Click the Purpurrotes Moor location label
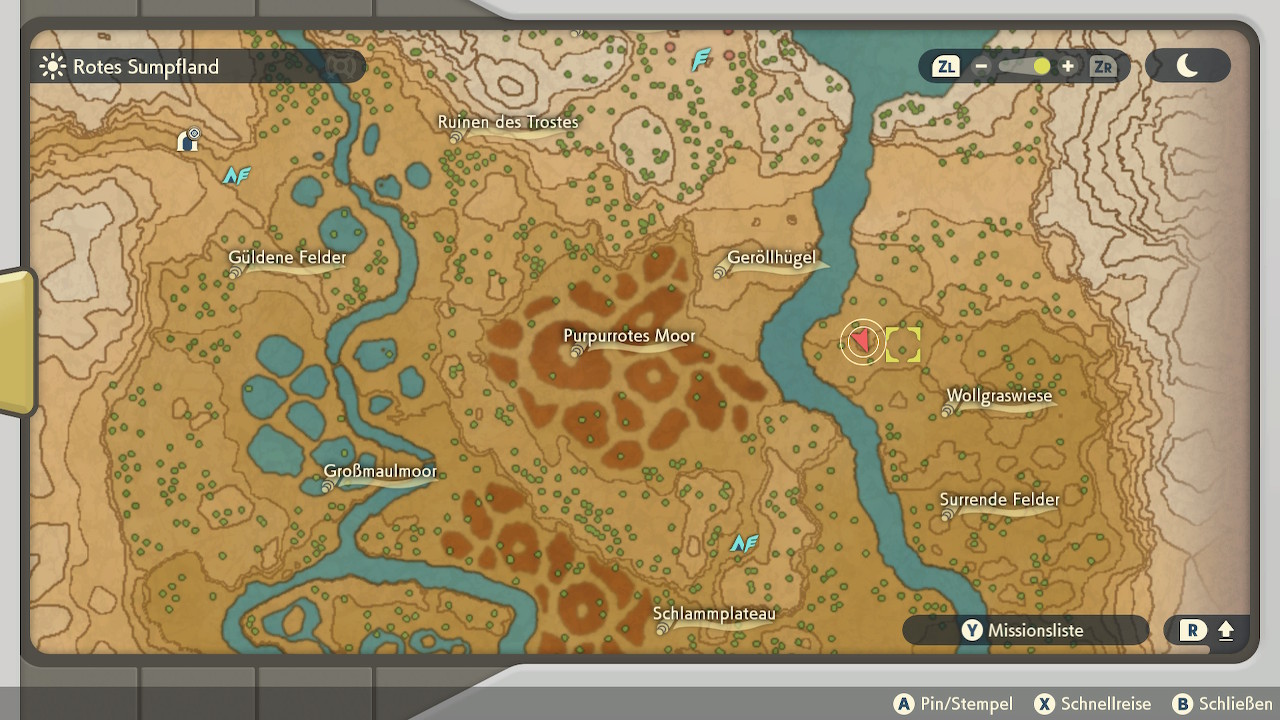This screenshot has width=1280, height=720. click(x=628, y=337)
